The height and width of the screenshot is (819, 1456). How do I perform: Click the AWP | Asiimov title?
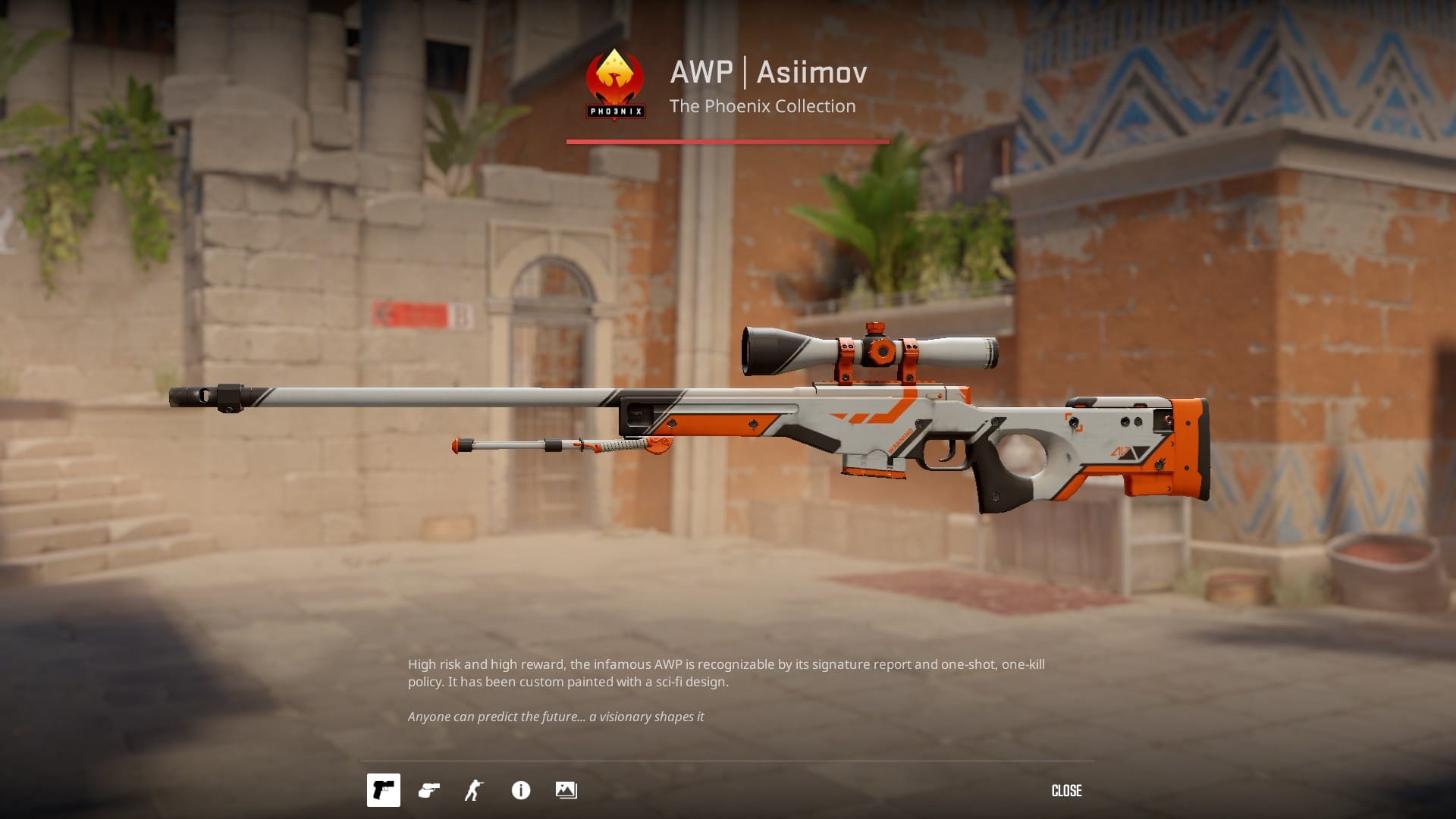(768, 74)
